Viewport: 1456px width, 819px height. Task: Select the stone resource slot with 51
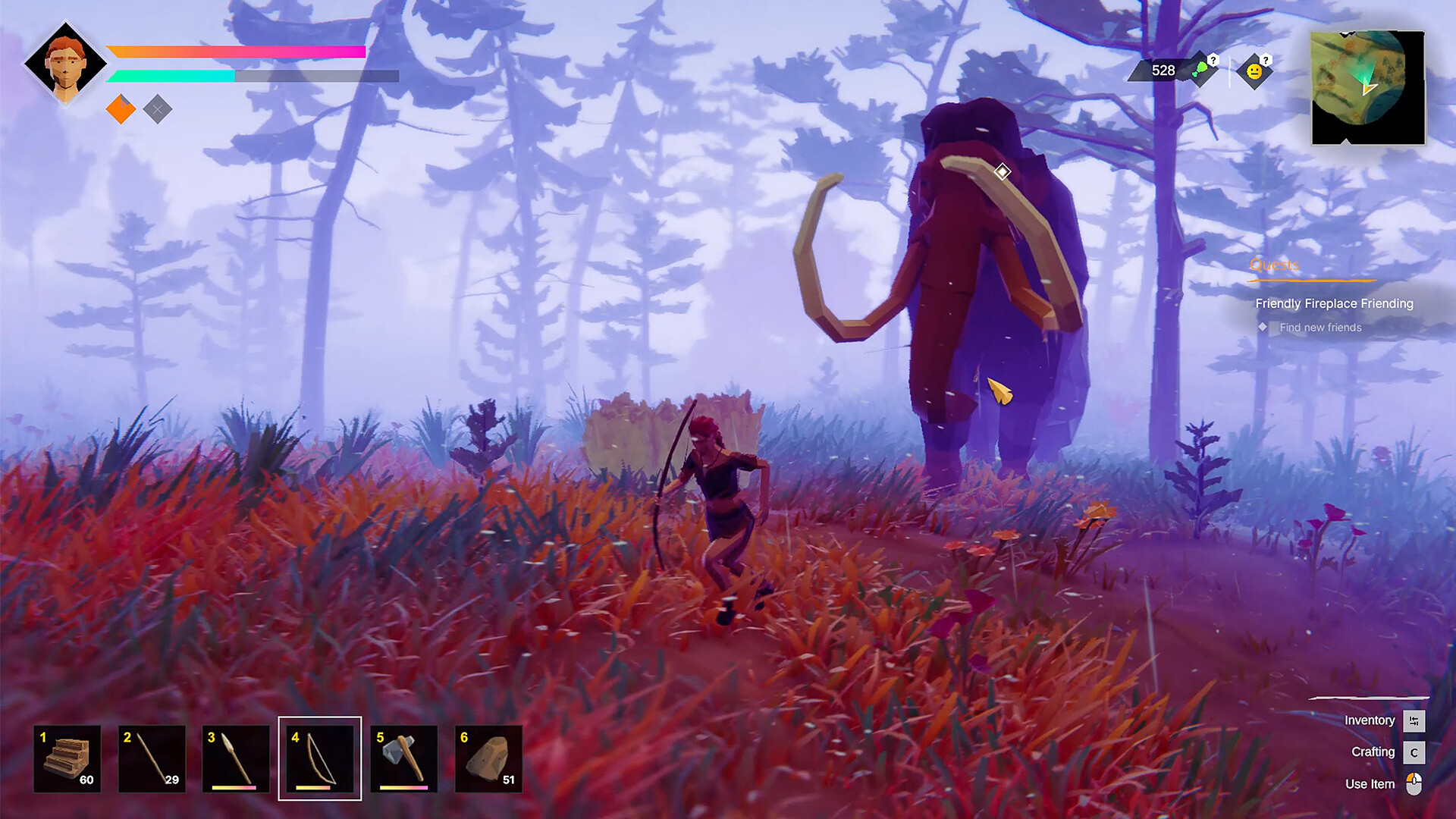pyautogui.click(x=488, y=758)
